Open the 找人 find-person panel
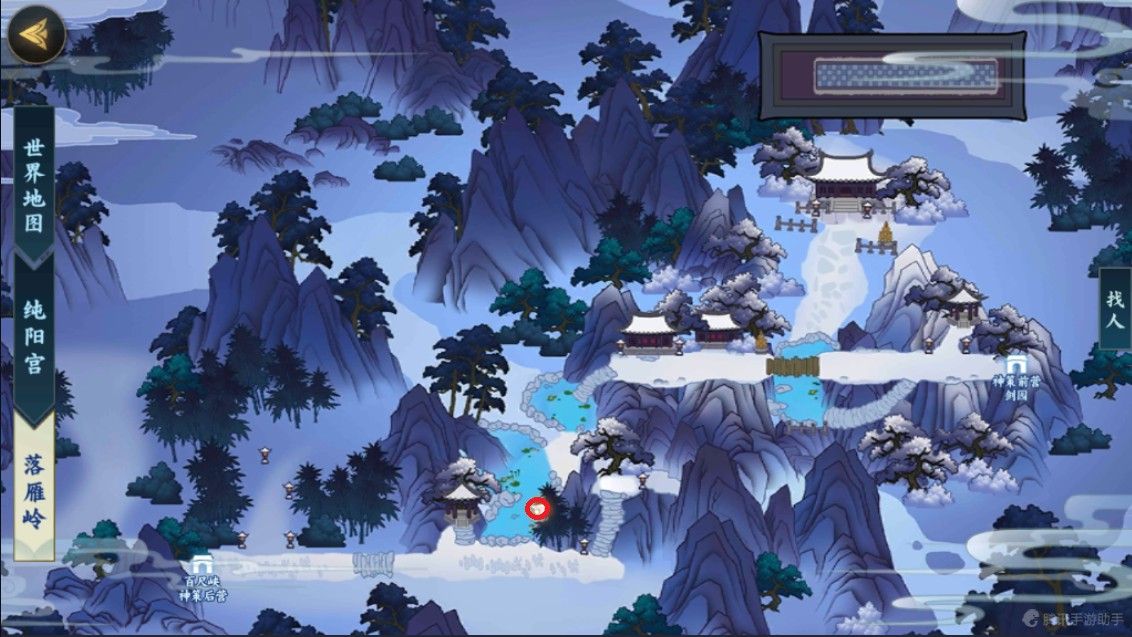Screen dimensions: 1132x637 (1115, 309)
